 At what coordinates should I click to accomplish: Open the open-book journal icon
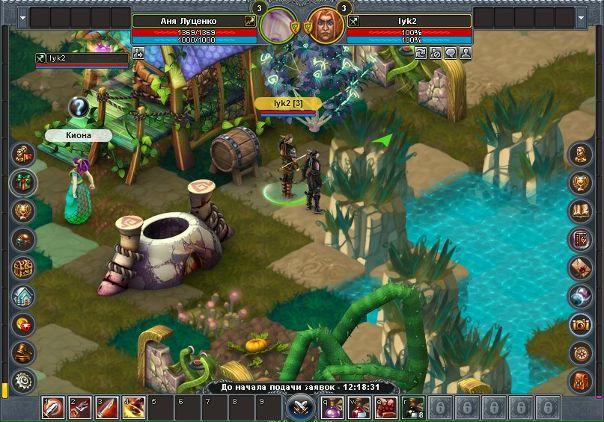(x=581, y=211)
